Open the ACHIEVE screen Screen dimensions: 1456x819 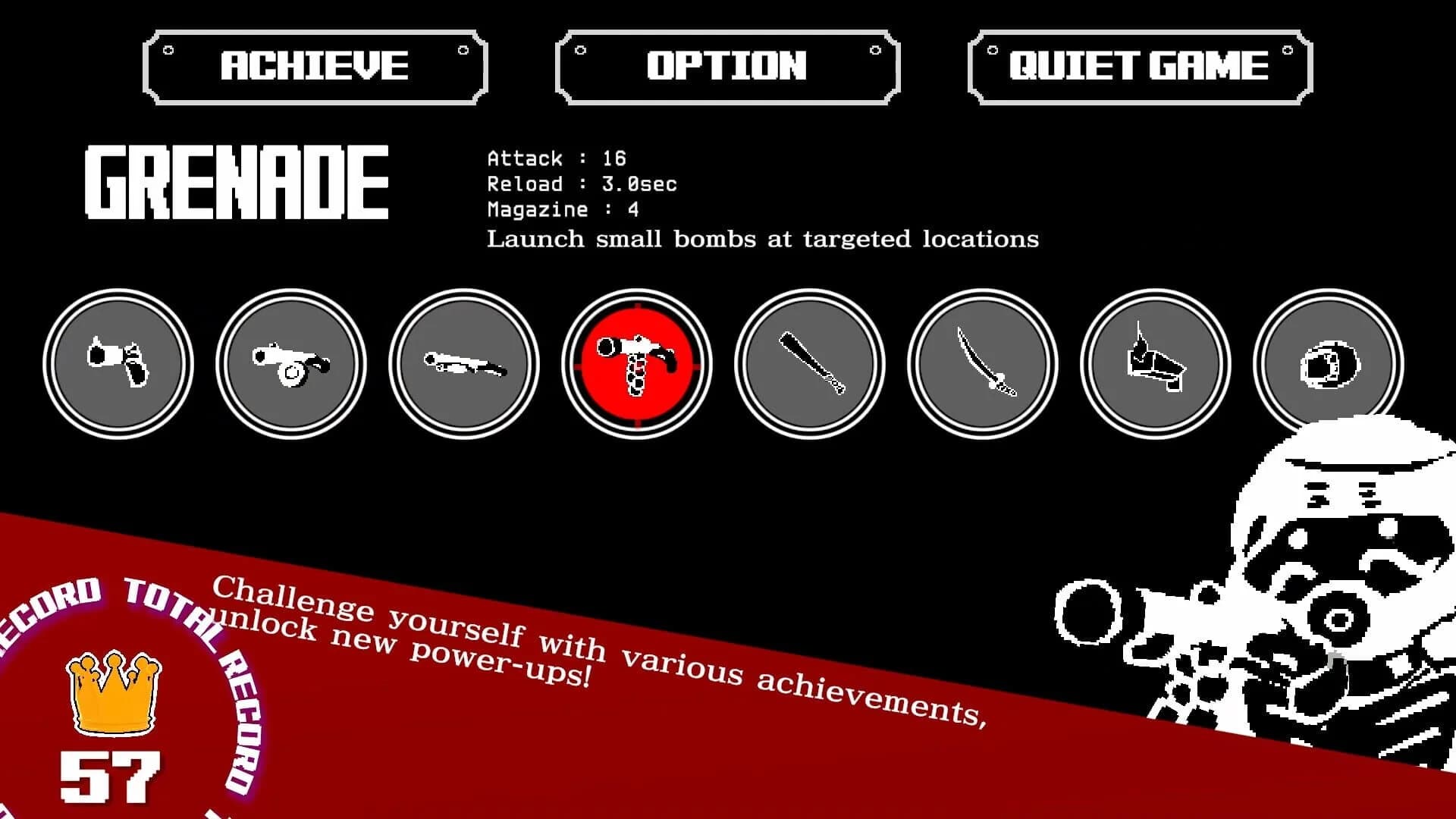click(315, 65)
